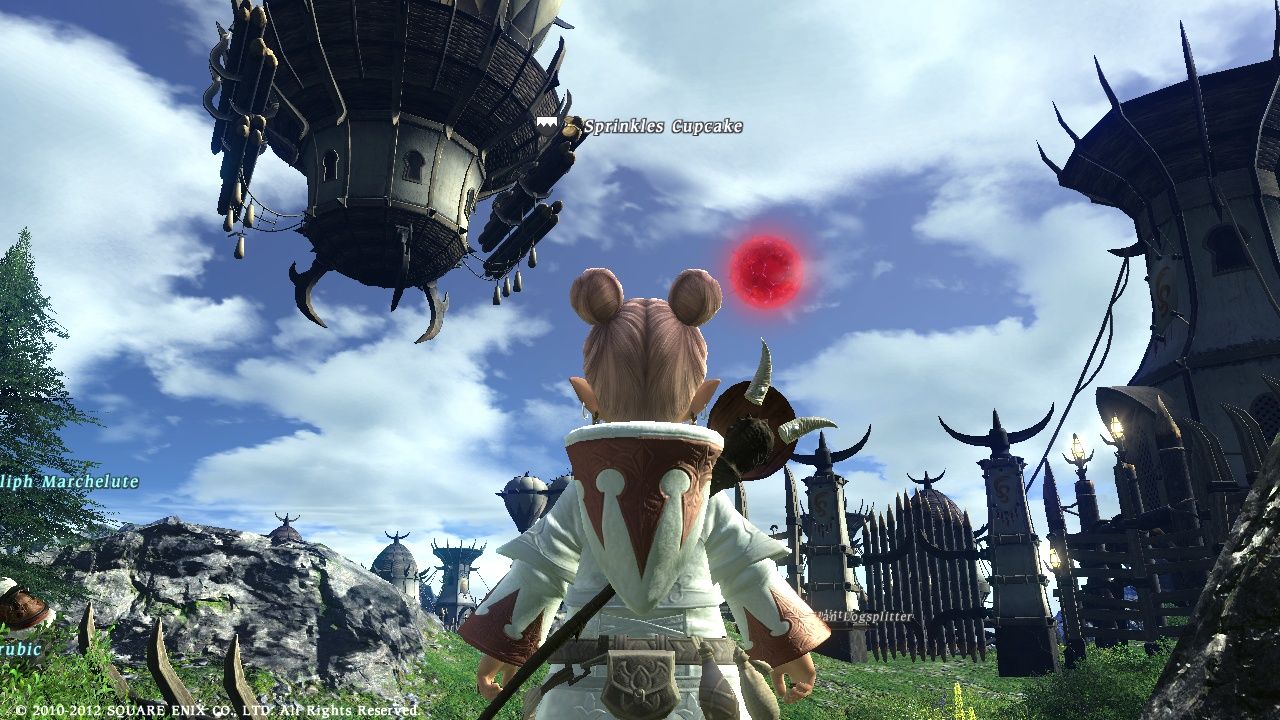Viewport: 1280px width, 720px height.
Task: Target the Sprinkles Cupcake nameplate
Action: pyautogui.click(x=662, y=127)
